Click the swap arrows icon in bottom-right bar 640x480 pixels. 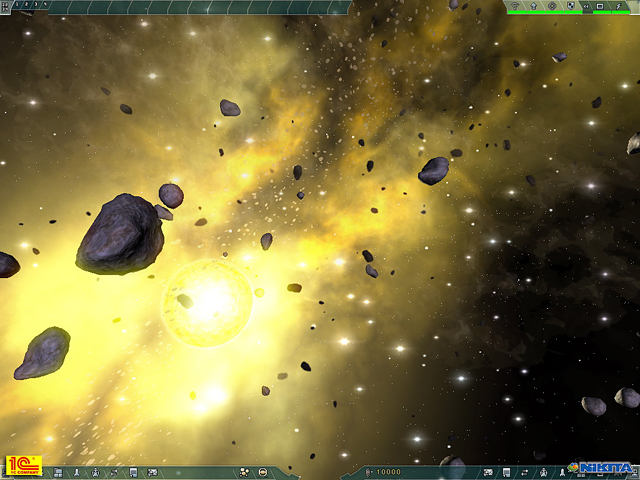[x=525, y=472]
